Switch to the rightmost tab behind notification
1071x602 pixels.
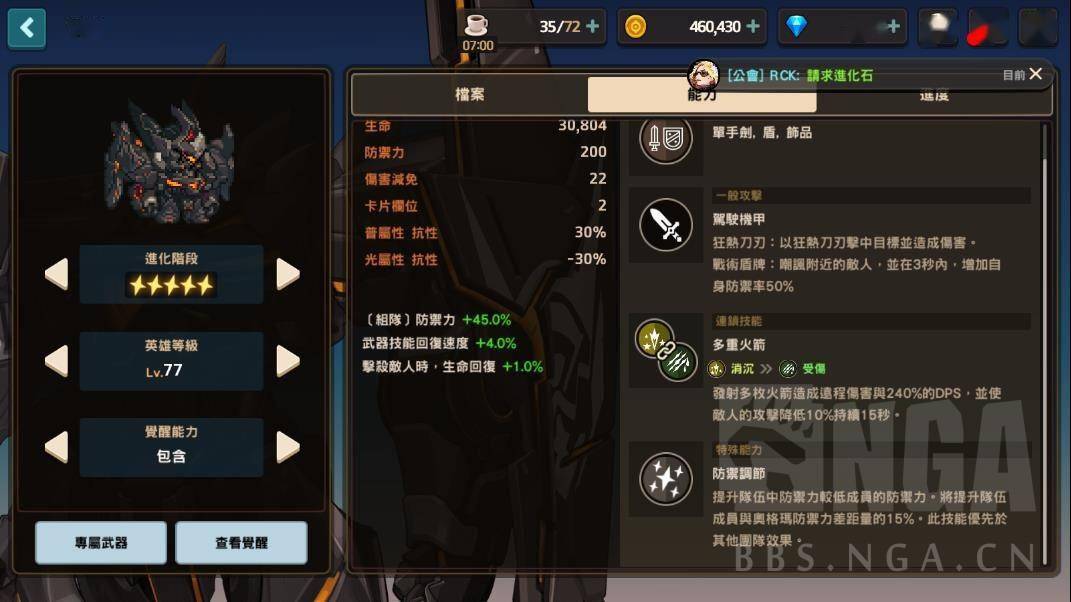point(933,98)
